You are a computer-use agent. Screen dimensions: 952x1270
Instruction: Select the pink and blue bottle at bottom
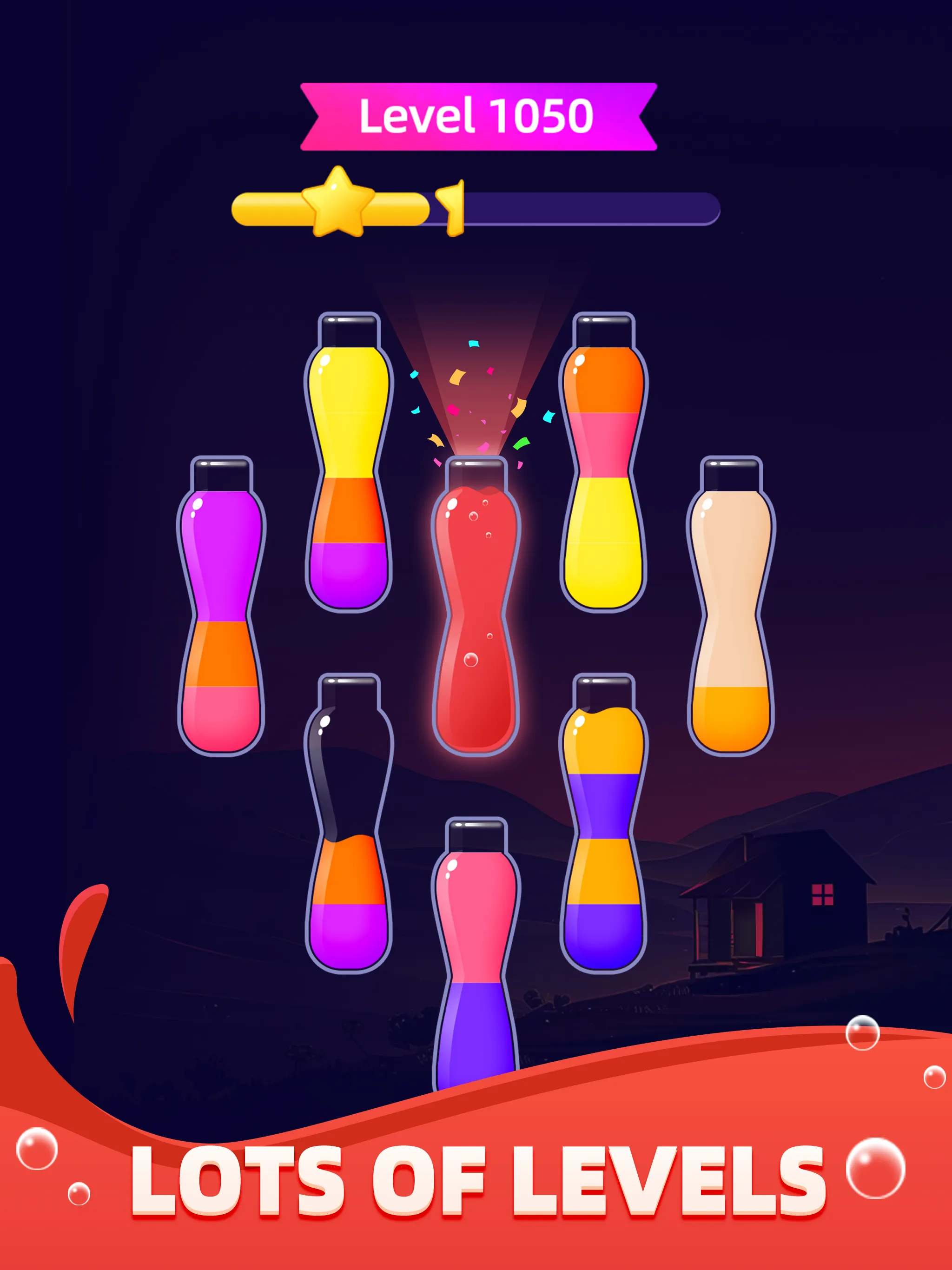(x=476, y=947)
